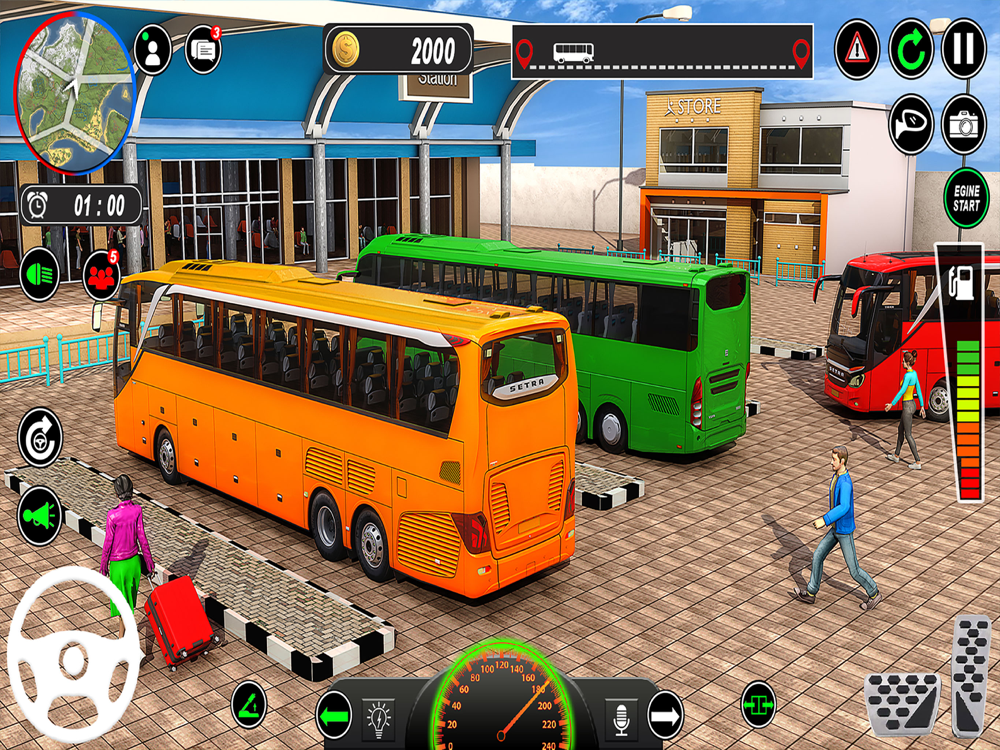Viewport: 1000px width, 750px height.
Task: Turn on the right indicator arrow
Action: coord(665,714)
